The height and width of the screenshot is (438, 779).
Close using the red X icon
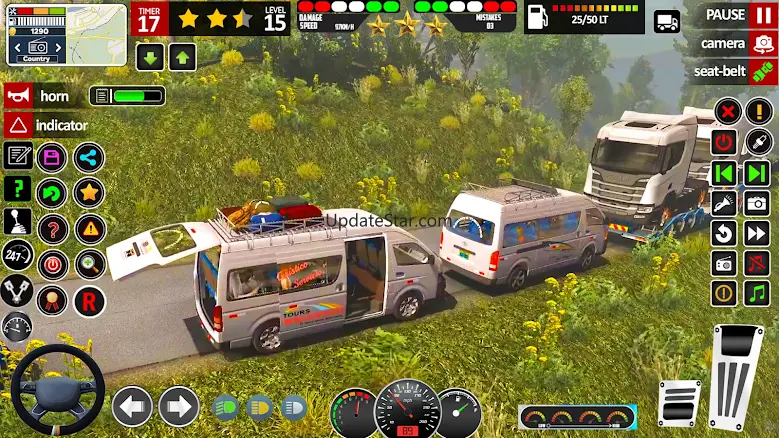(727, 111)
